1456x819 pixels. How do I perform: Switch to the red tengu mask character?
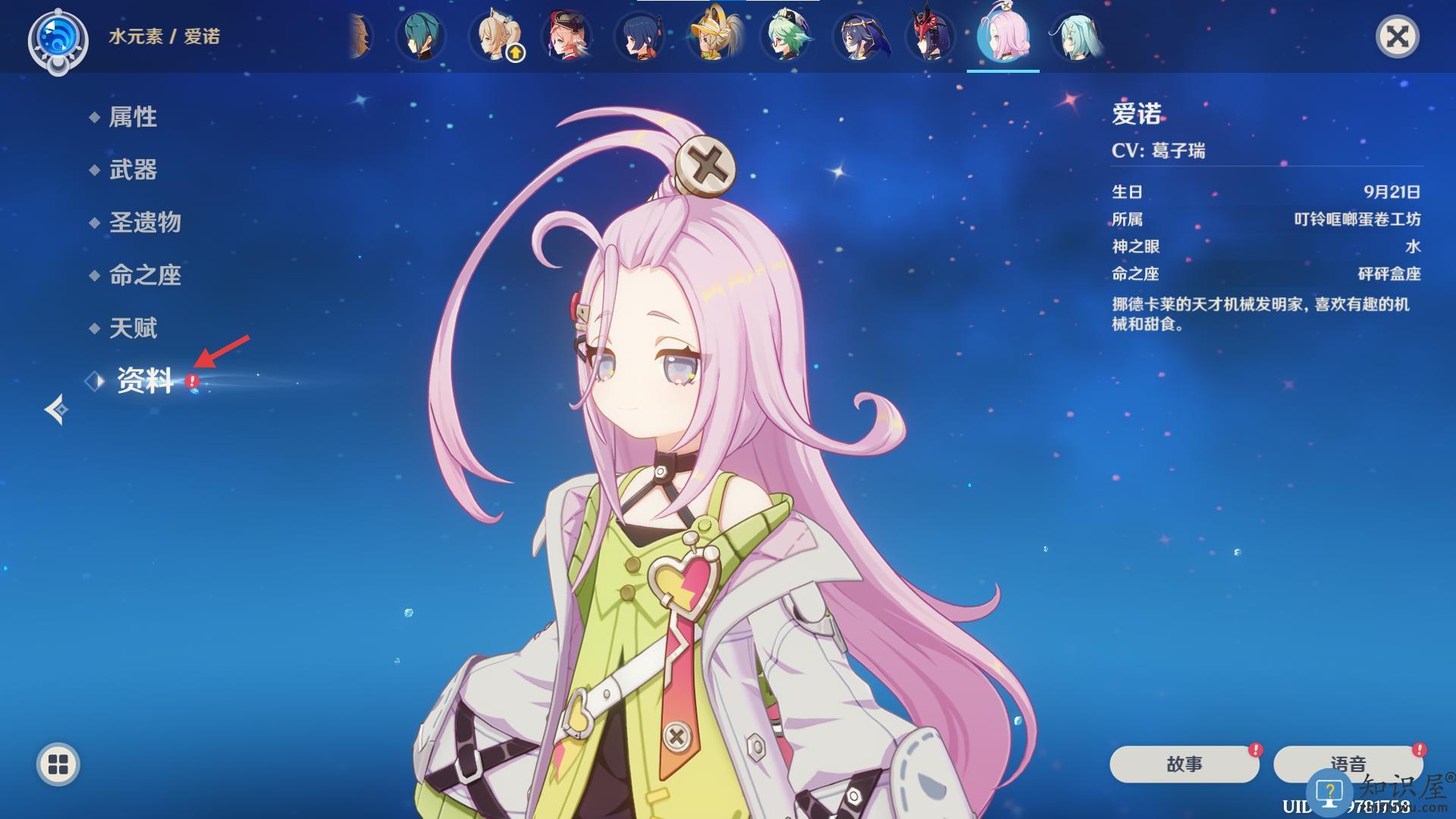pyautogui.click(x=931, y=36)
